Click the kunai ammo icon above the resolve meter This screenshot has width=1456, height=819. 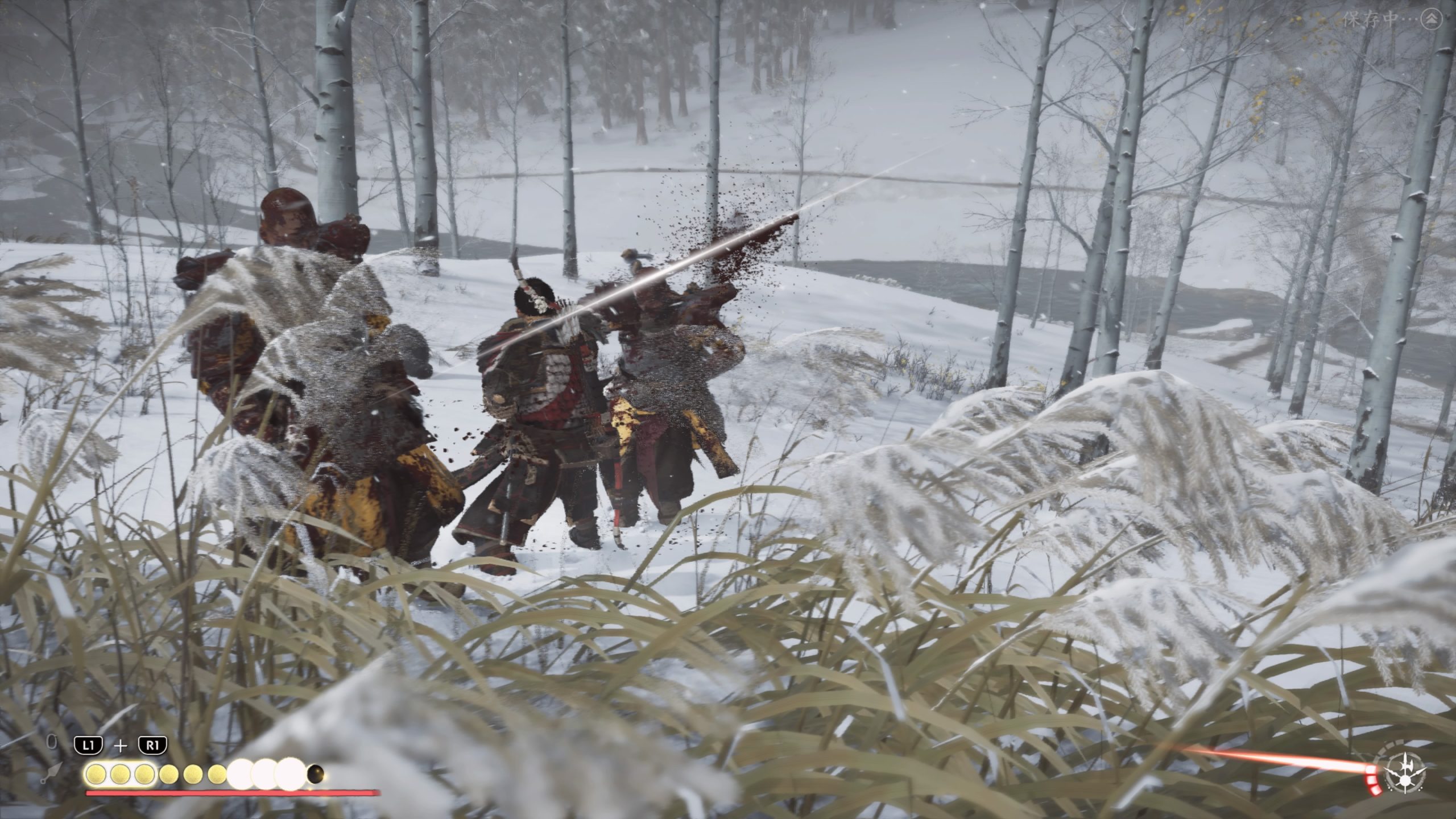[x=52, y=773]
